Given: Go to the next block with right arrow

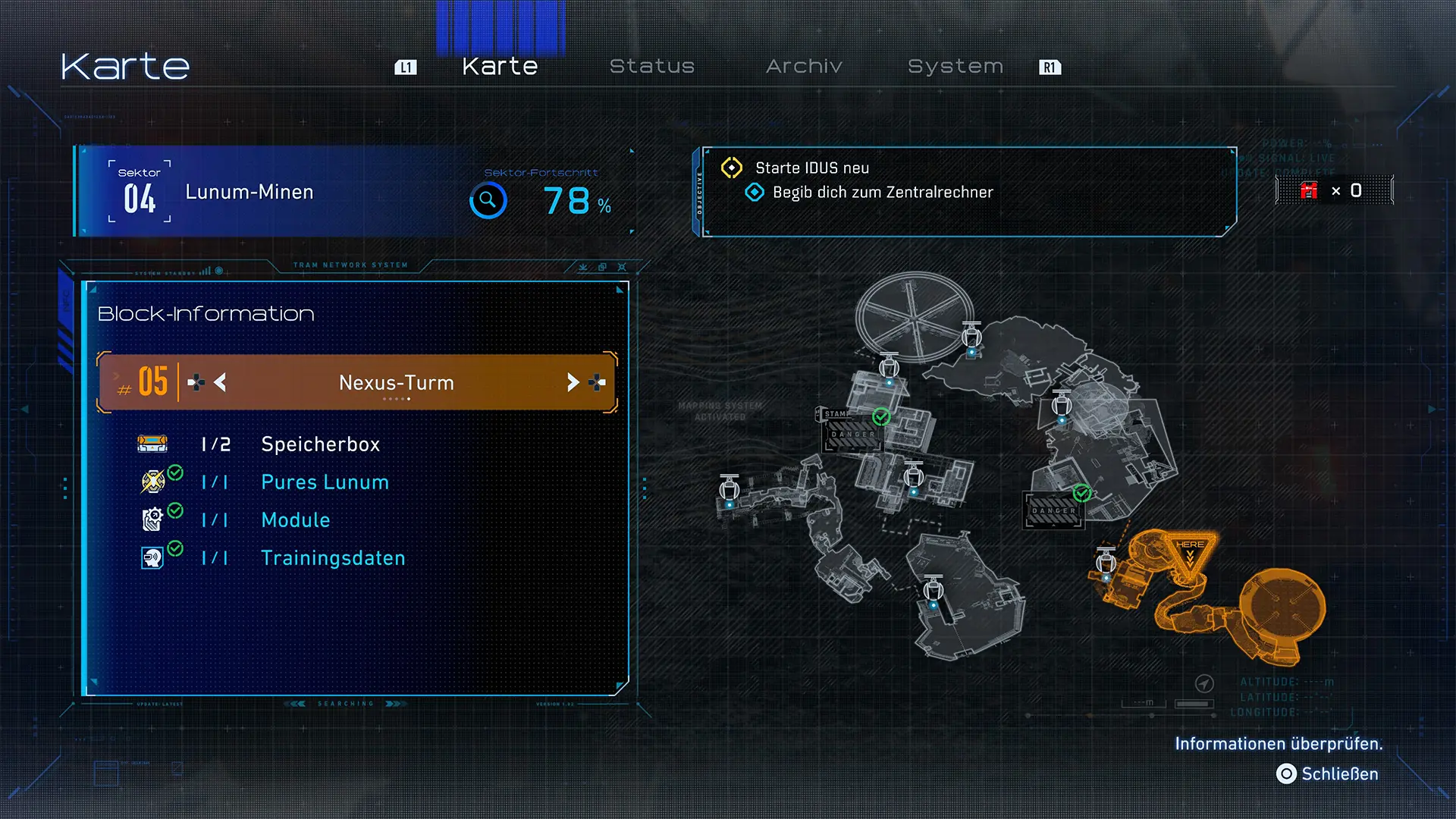Looking at the screenshot, I should [573, 382].
